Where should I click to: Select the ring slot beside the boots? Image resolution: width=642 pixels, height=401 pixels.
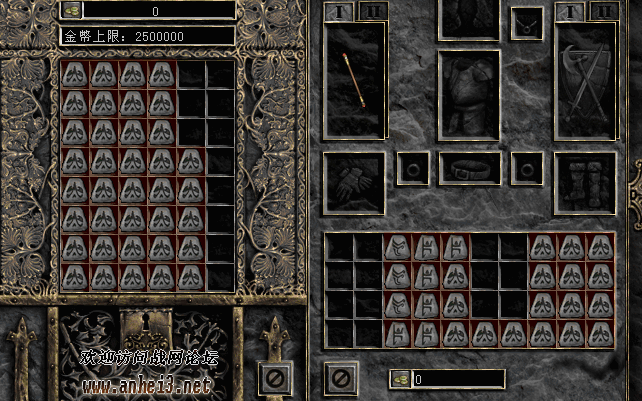tap(526, 168)
